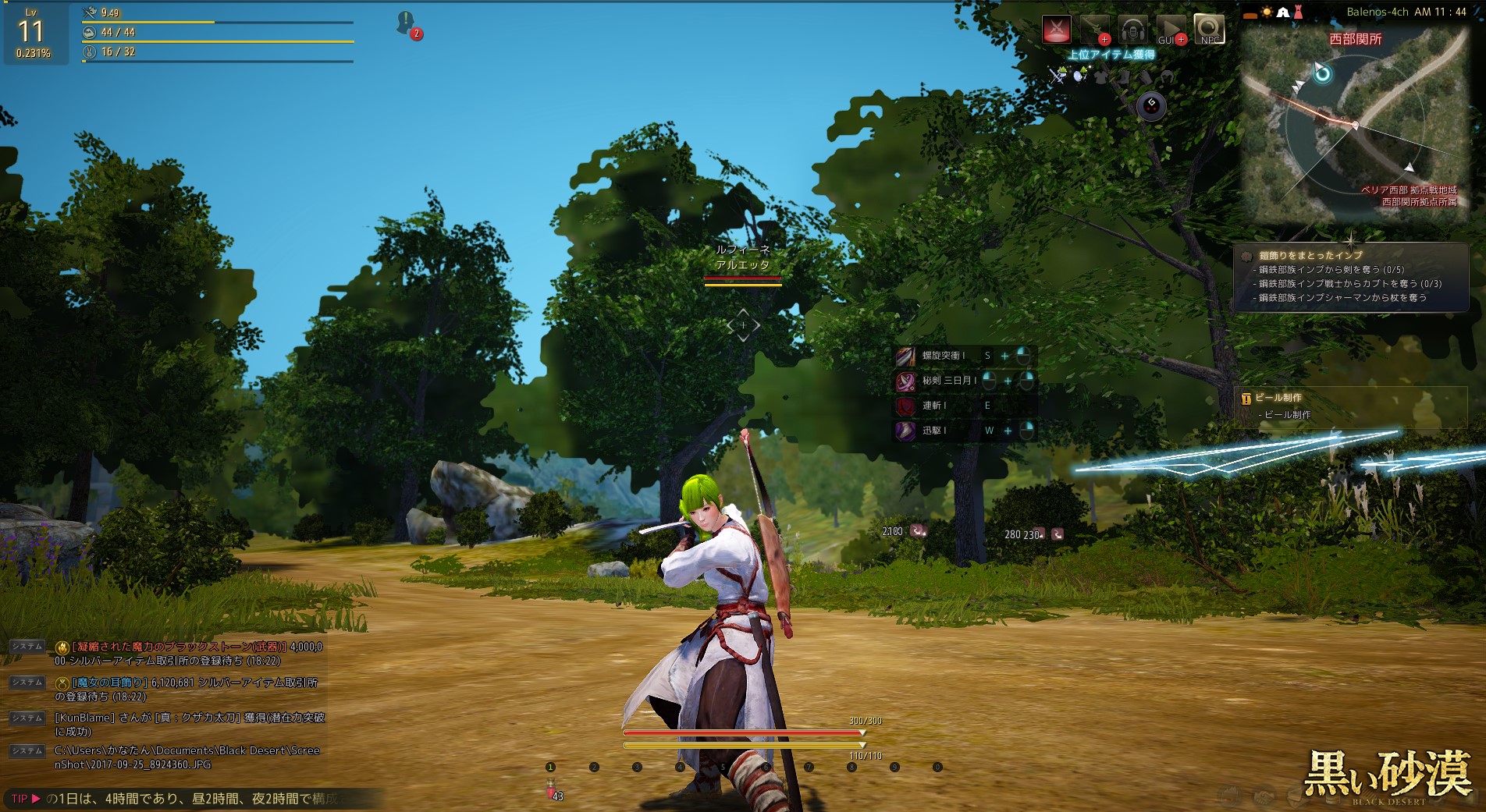Toggle the headset voice chat icon
This screenshot has height=812, width=1486.
(x=1132, y=30)
